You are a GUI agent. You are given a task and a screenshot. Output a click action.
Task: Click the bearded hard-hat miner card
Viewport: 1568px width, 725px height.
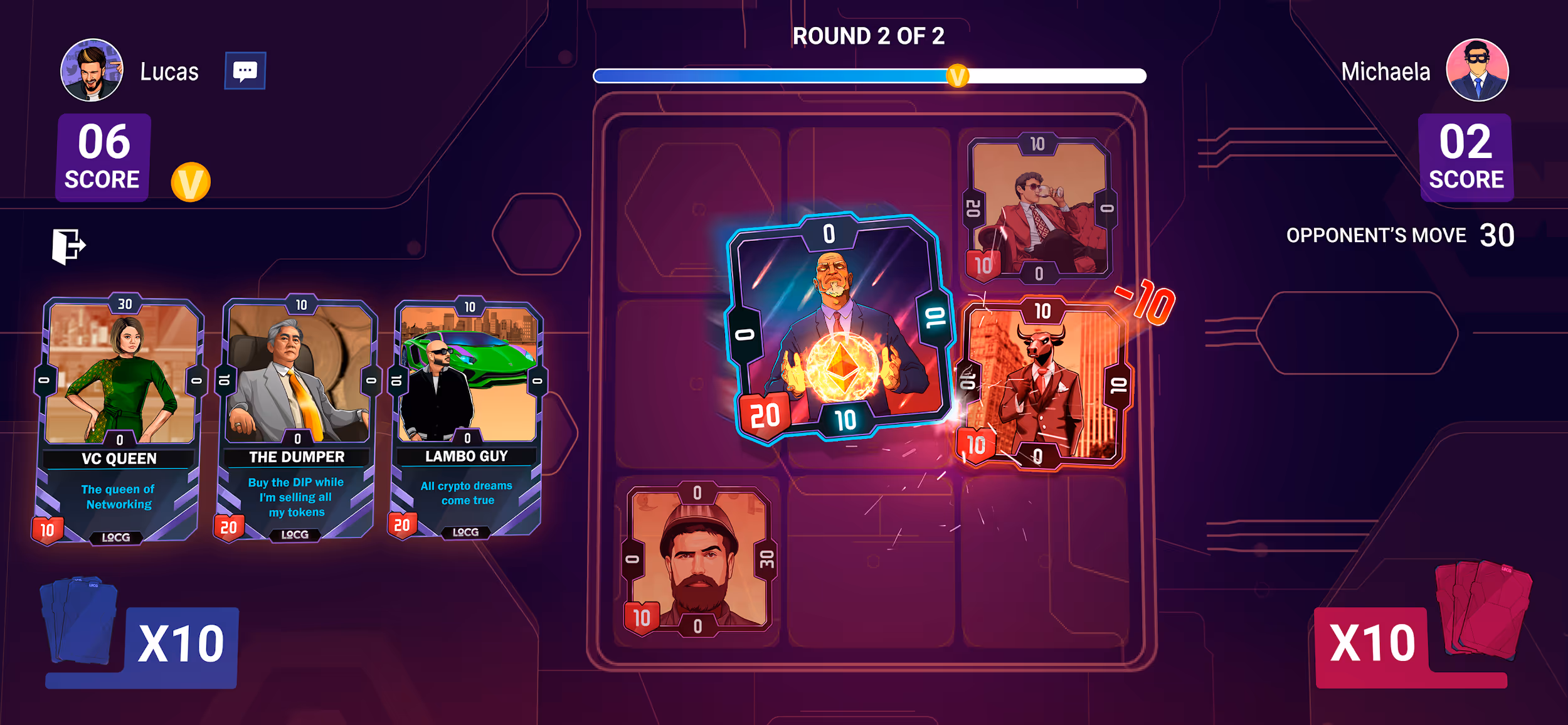(x=699, y=559)
